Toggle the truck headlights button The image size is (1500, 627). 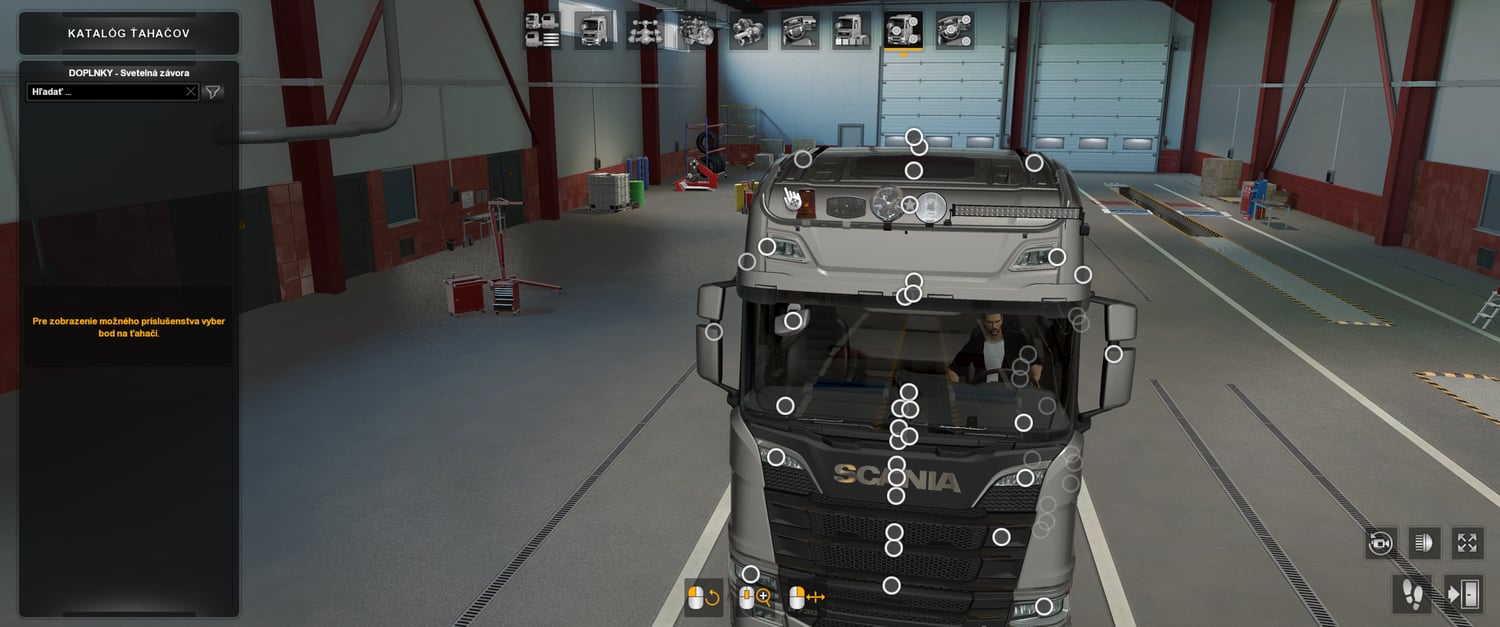click(1424, 543)
